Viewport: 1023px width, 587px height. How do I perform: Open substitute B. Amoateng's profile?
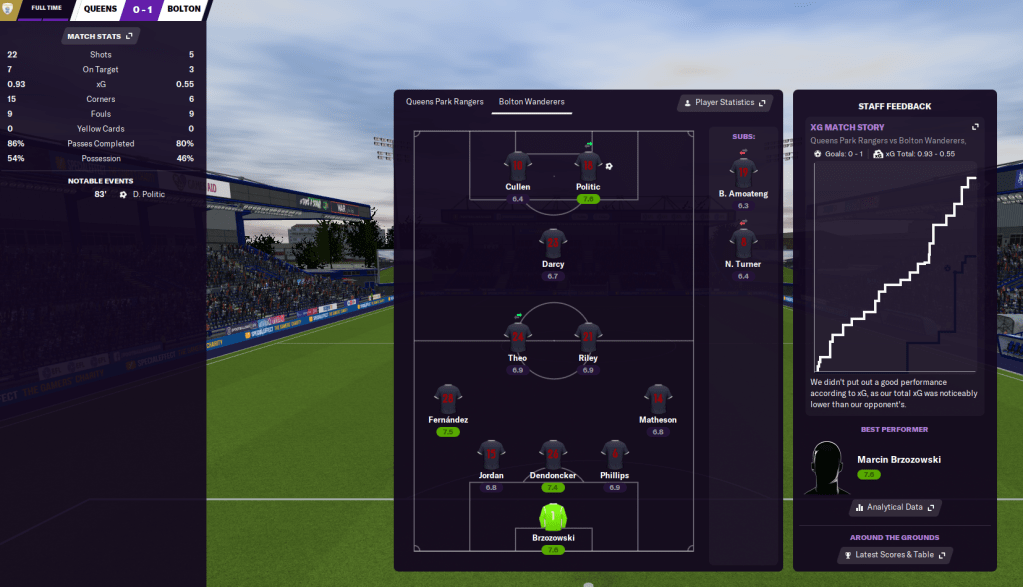click(x=743, y=172)
